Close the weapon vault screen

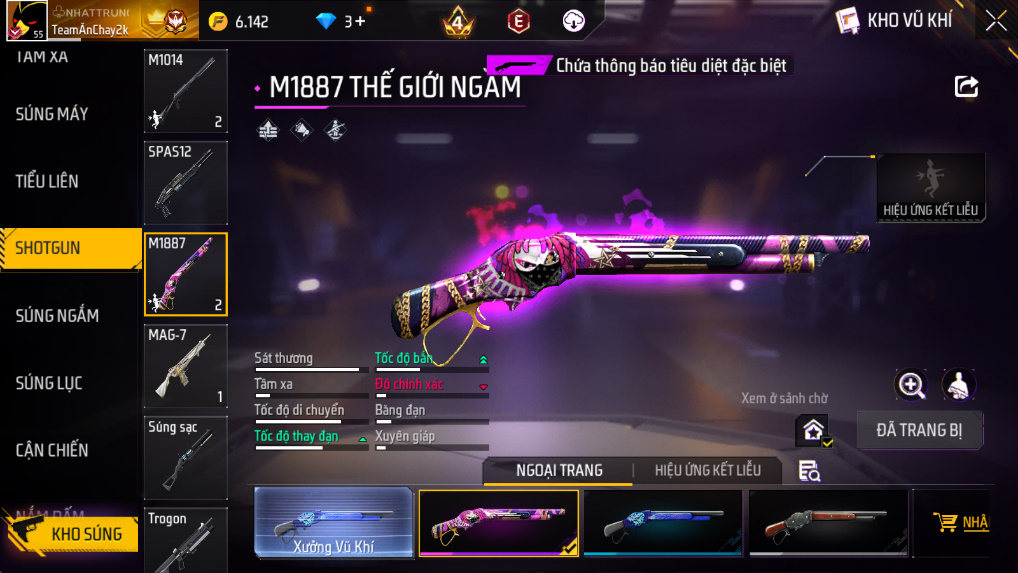point(996,21)
